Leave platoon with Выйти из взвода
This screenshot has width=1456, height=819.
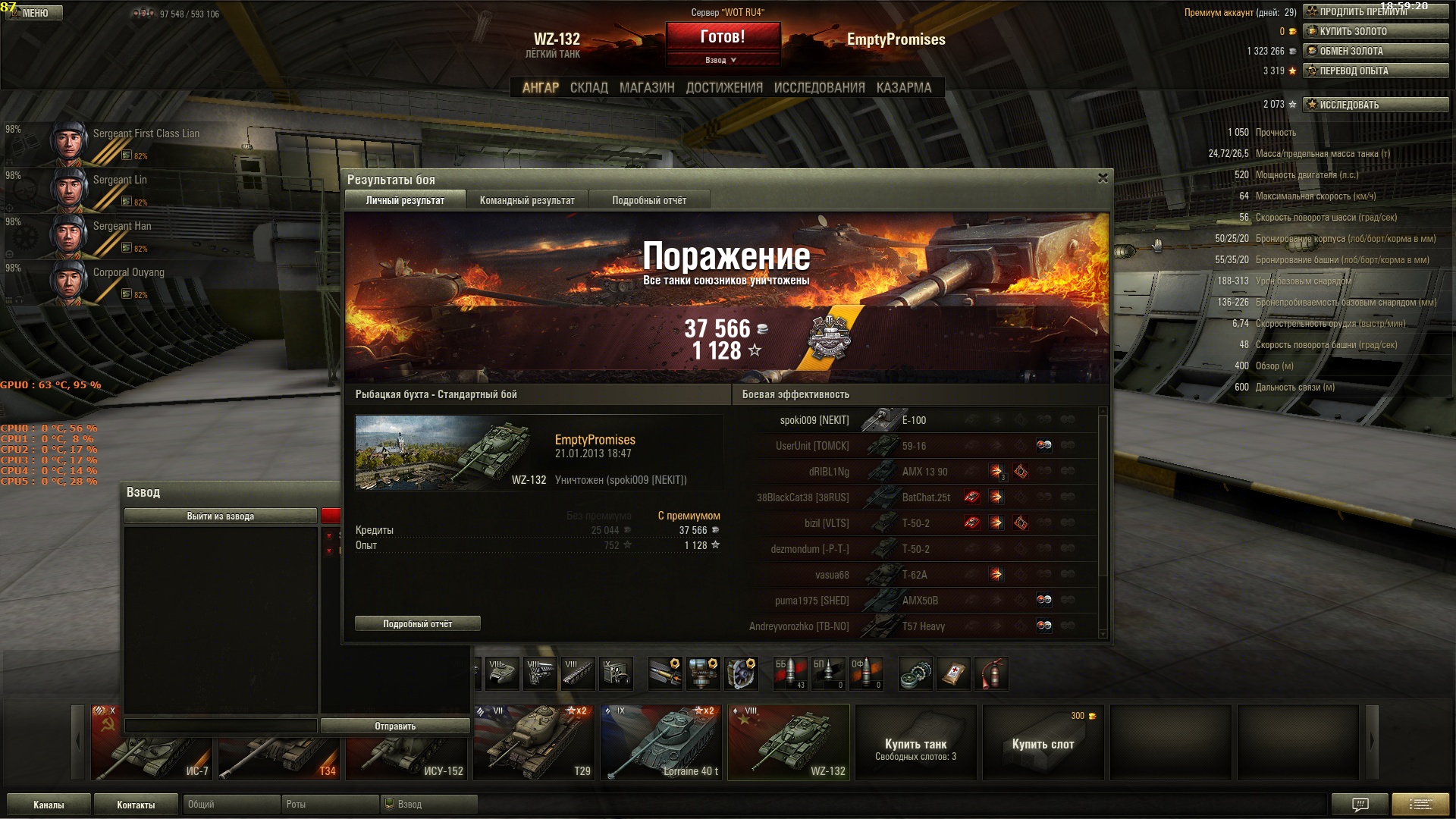220,516
